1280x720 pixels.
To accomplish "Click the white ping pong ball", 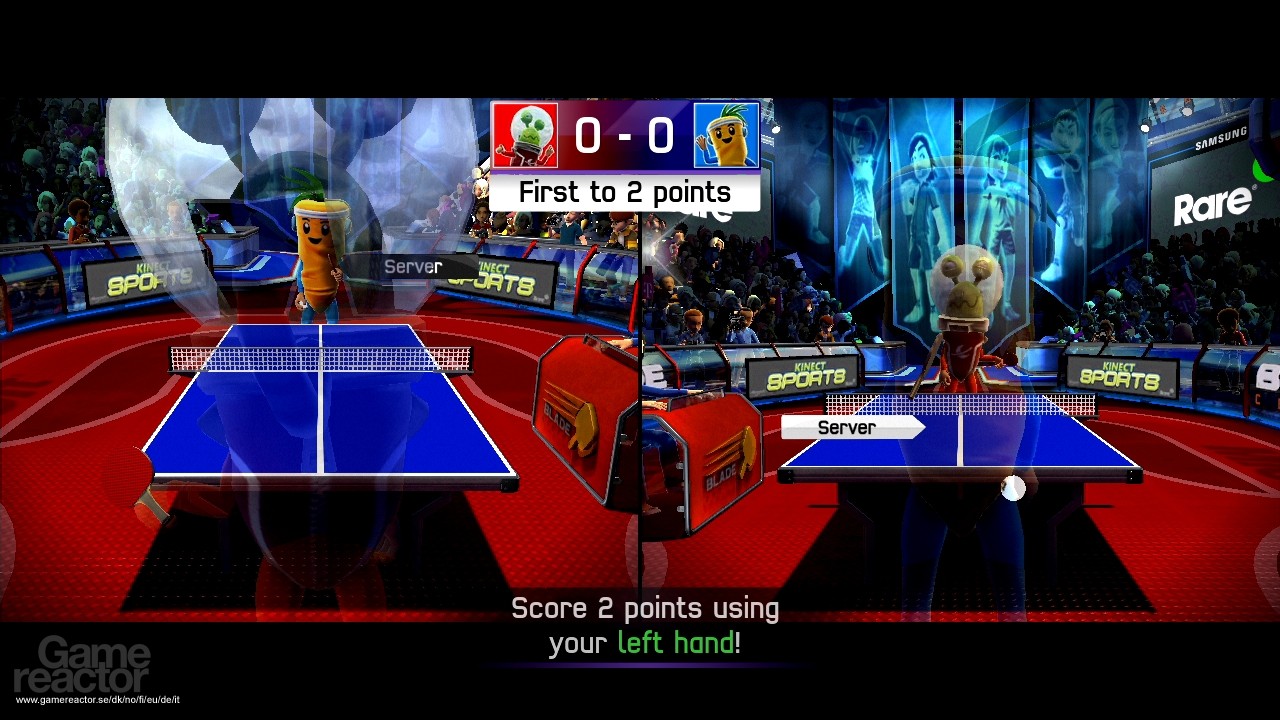I will 1012,487.
